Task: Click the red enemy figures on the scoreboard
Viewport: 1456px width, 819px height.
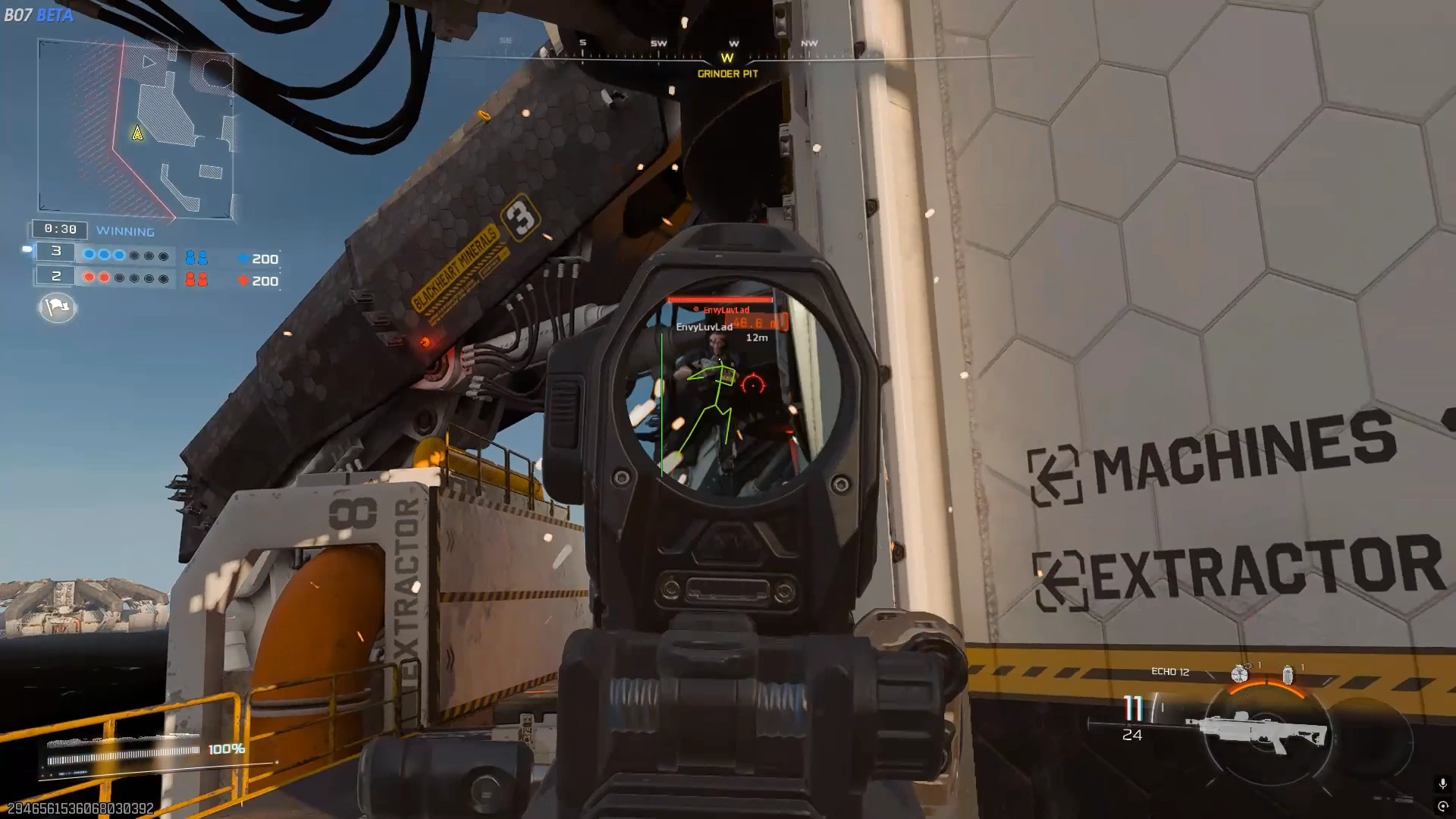Action: point(196,280)
